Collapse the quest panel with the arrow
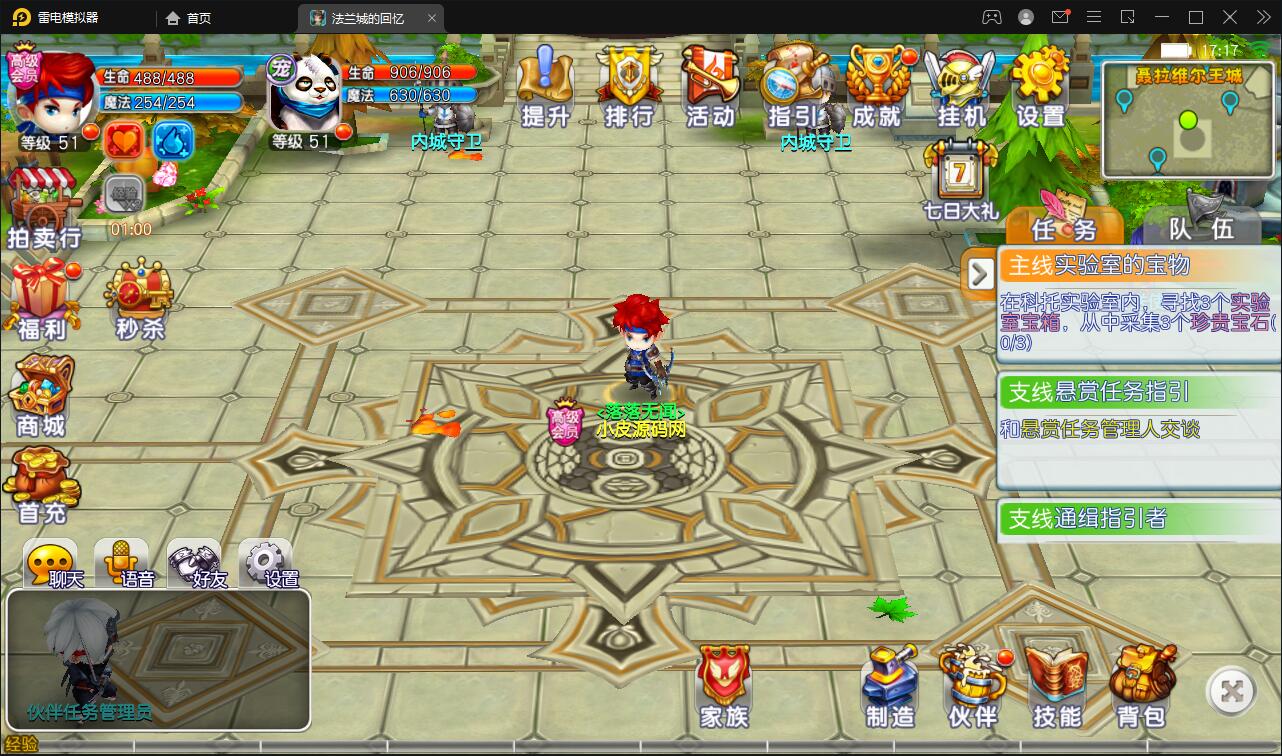This screenshot has width=1282, height=756. [x=978, y=272]
